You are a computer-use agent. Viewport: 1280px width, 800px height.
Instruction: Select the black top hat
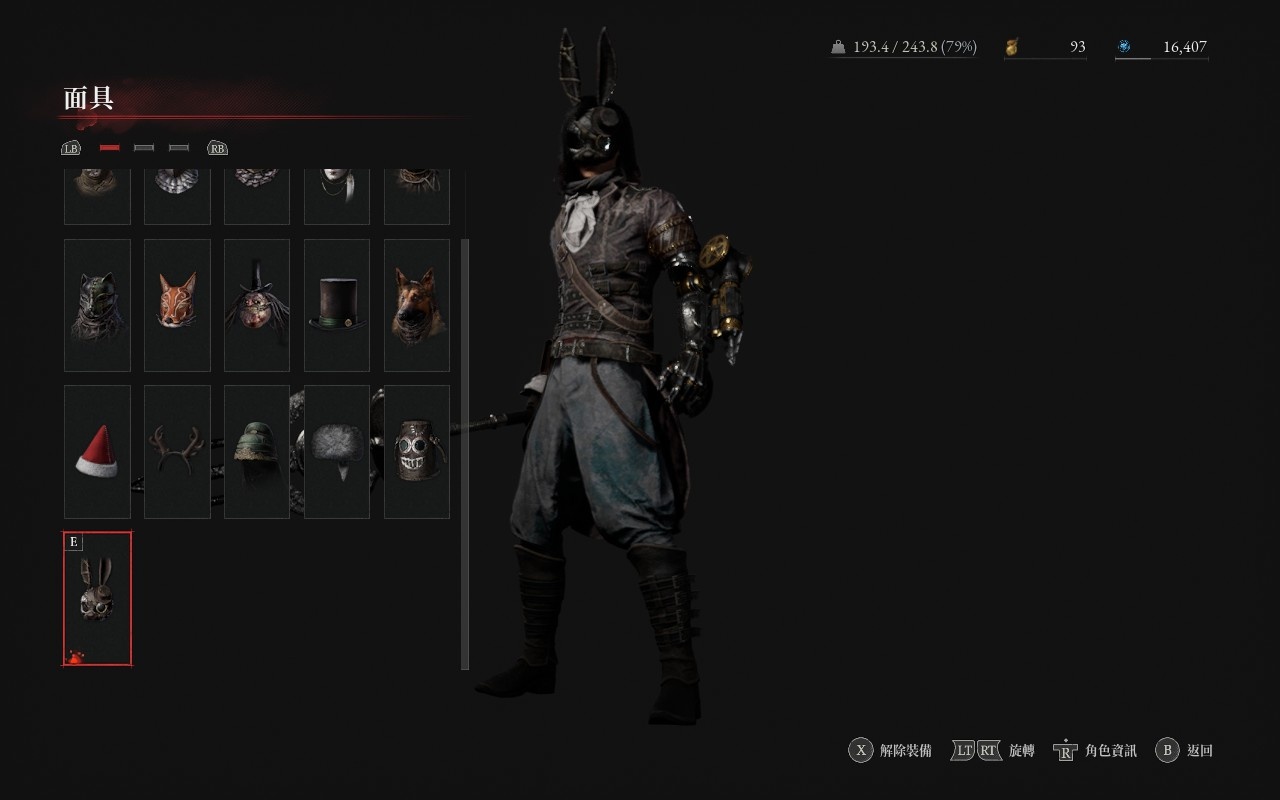[x=337, y=305]
